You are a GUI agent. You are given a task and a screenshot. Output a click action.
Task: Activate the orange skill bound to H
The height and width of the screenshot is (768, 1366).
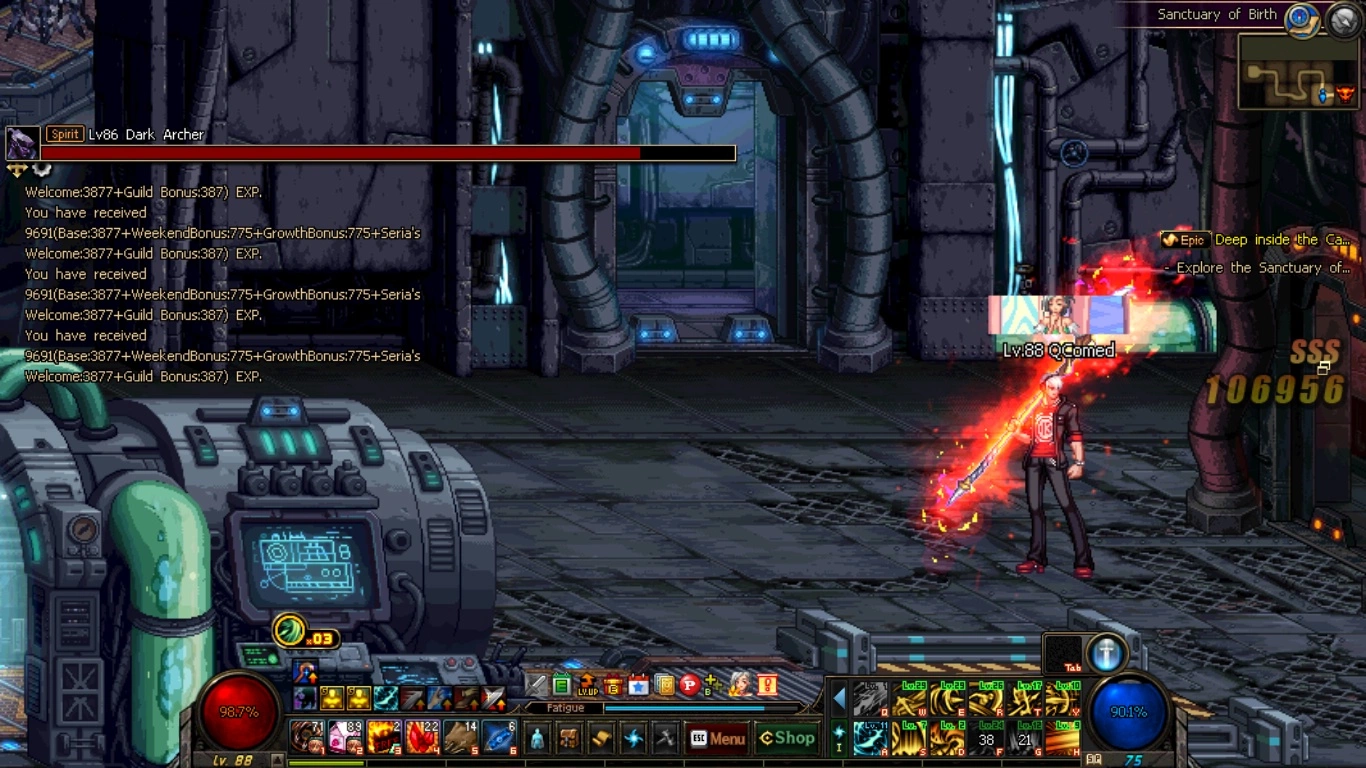1065,740
